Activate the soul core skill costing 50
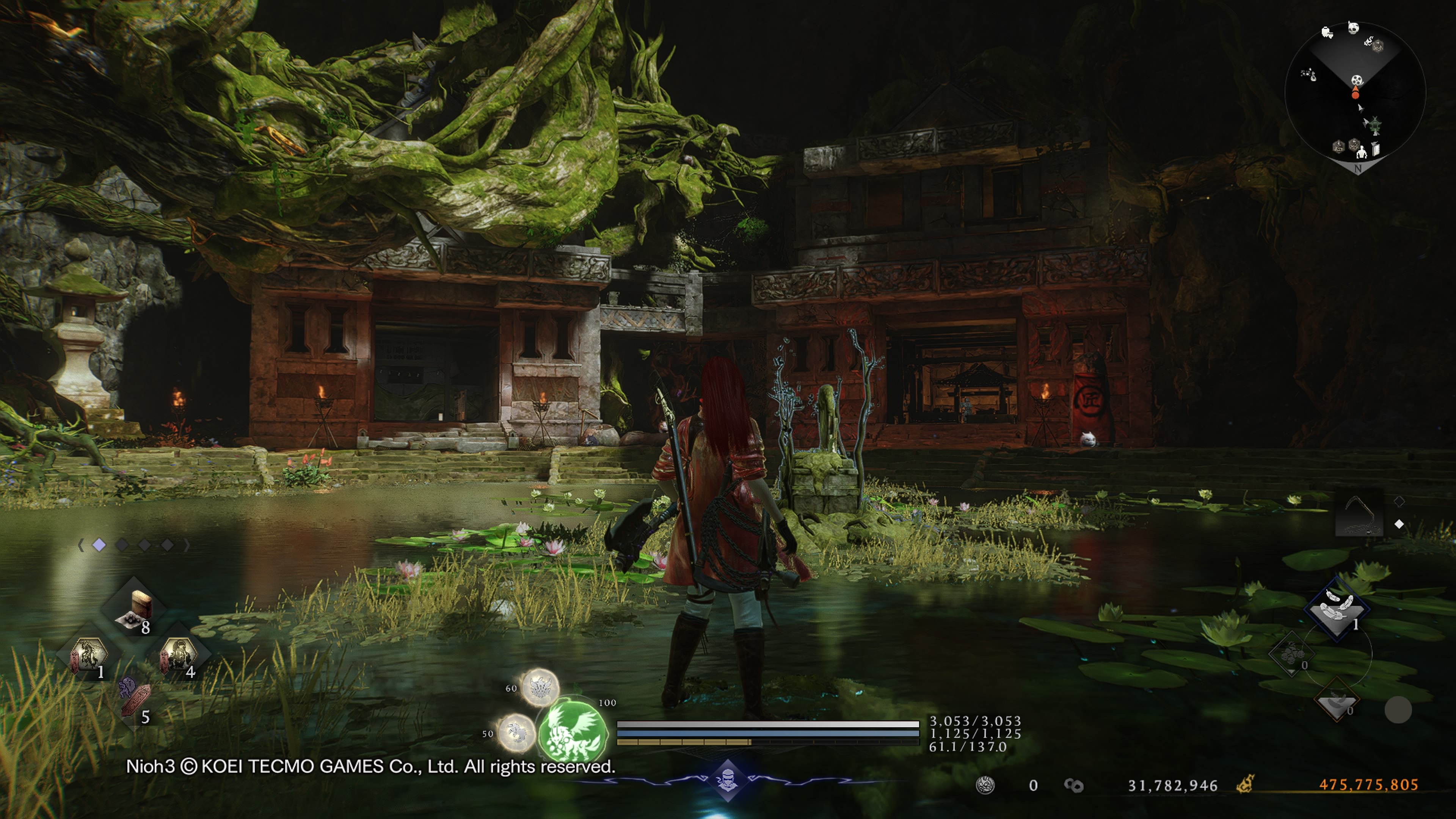 click(x=516, y=733)
